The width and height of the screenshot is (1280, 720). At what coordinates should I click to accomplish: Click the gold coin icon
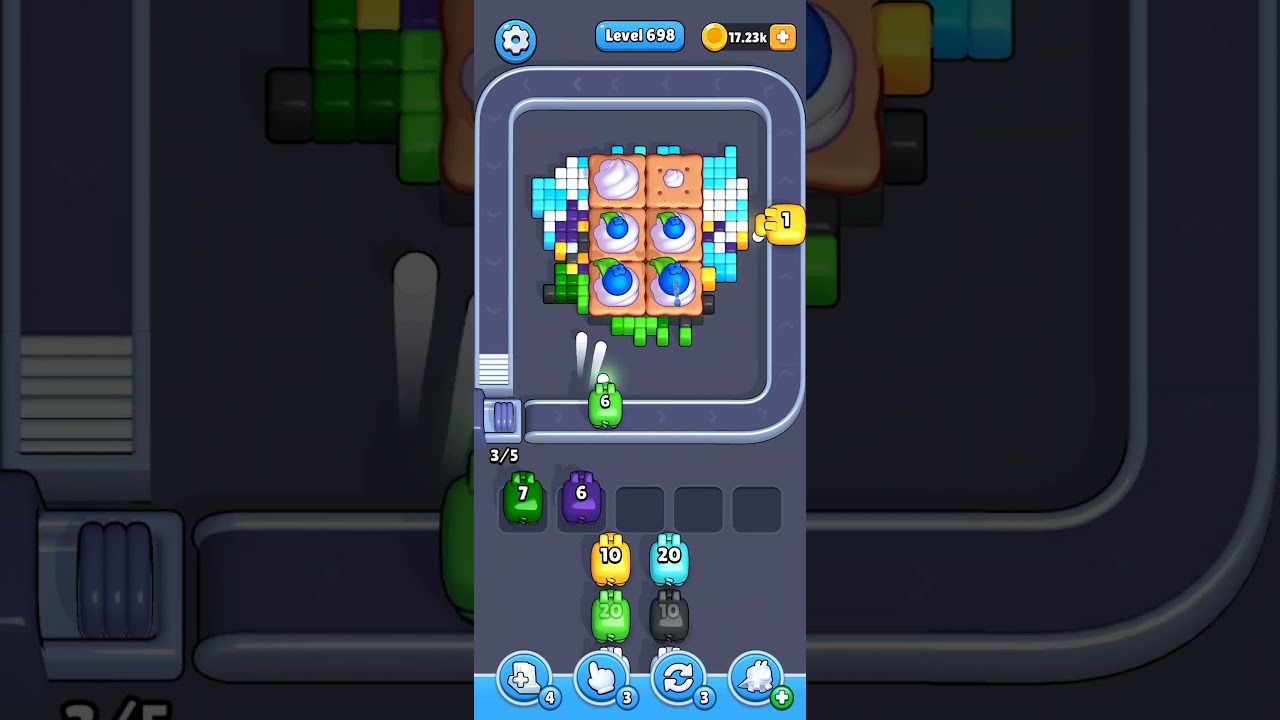(x=715, y=36)
